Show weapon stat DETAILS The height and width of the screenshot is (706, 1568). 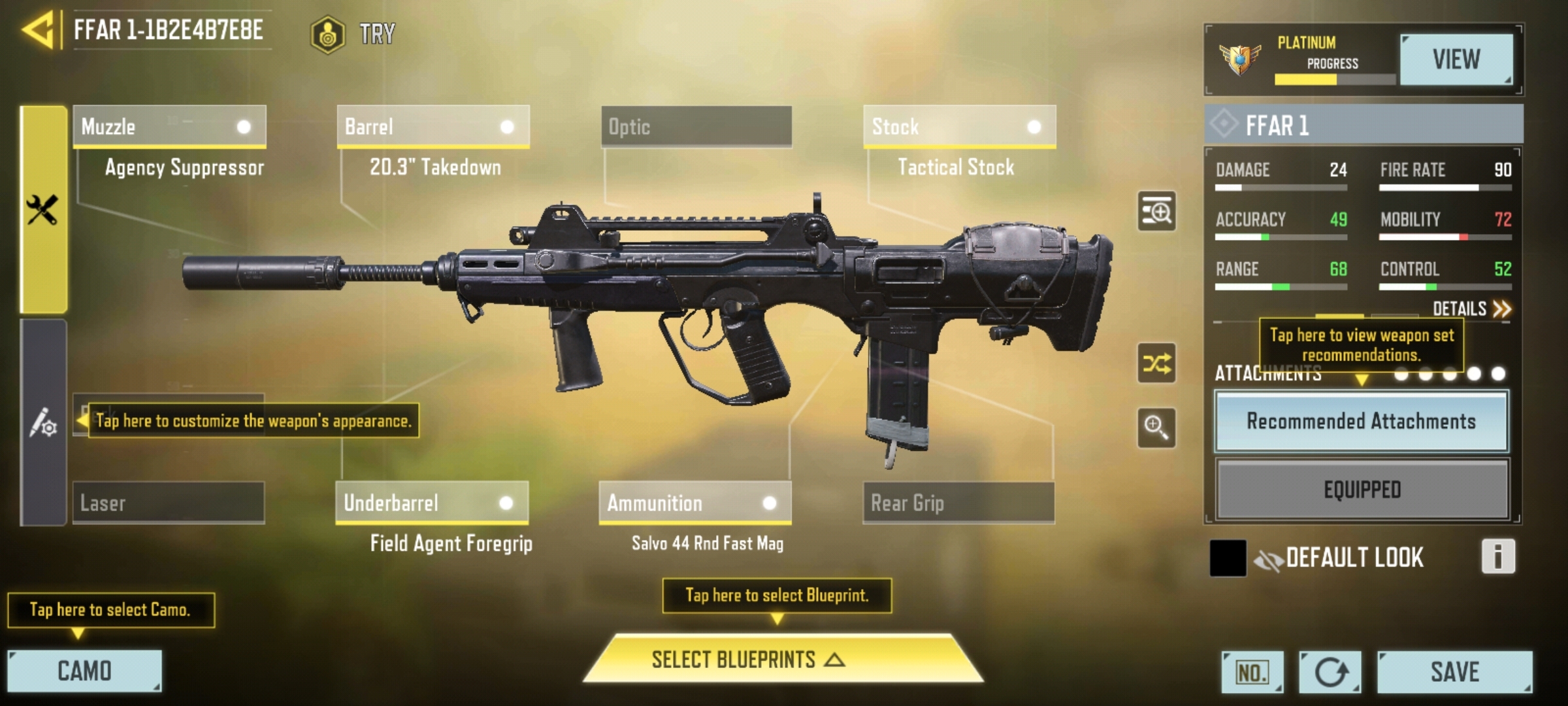point(1471,309)
